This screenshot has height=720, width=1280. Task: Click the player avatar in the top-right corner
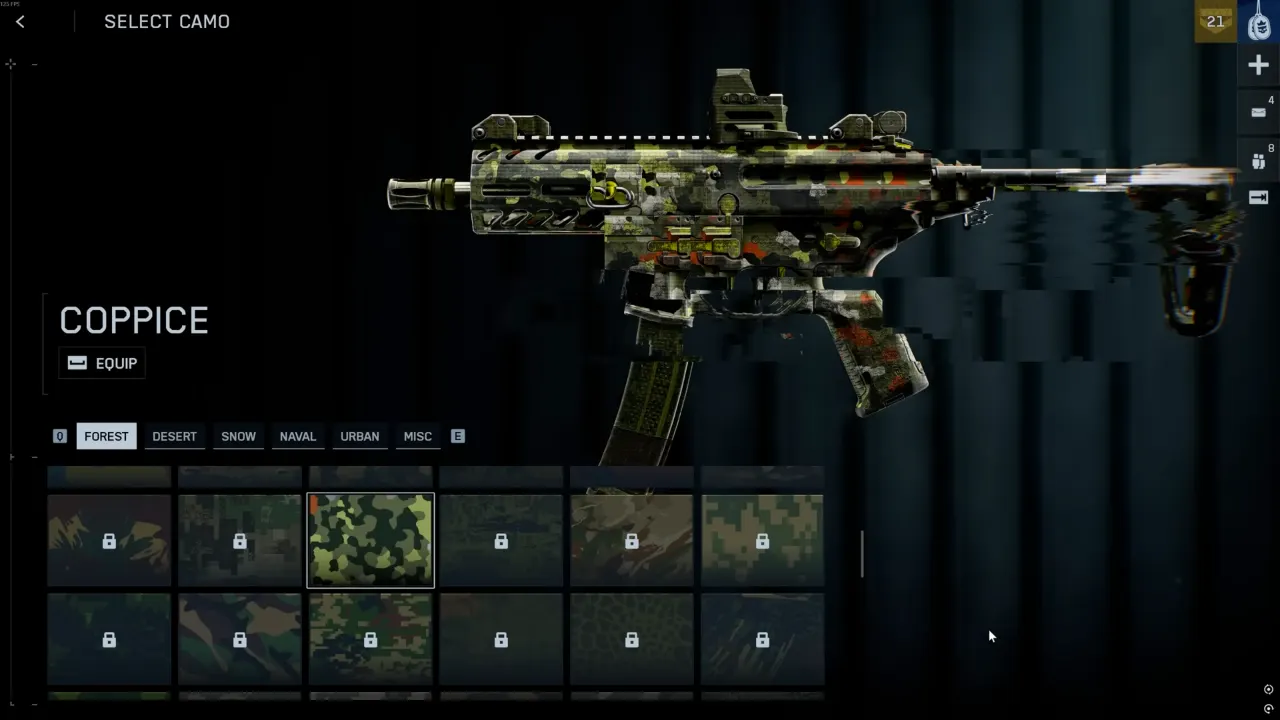tap(1258, 22)
